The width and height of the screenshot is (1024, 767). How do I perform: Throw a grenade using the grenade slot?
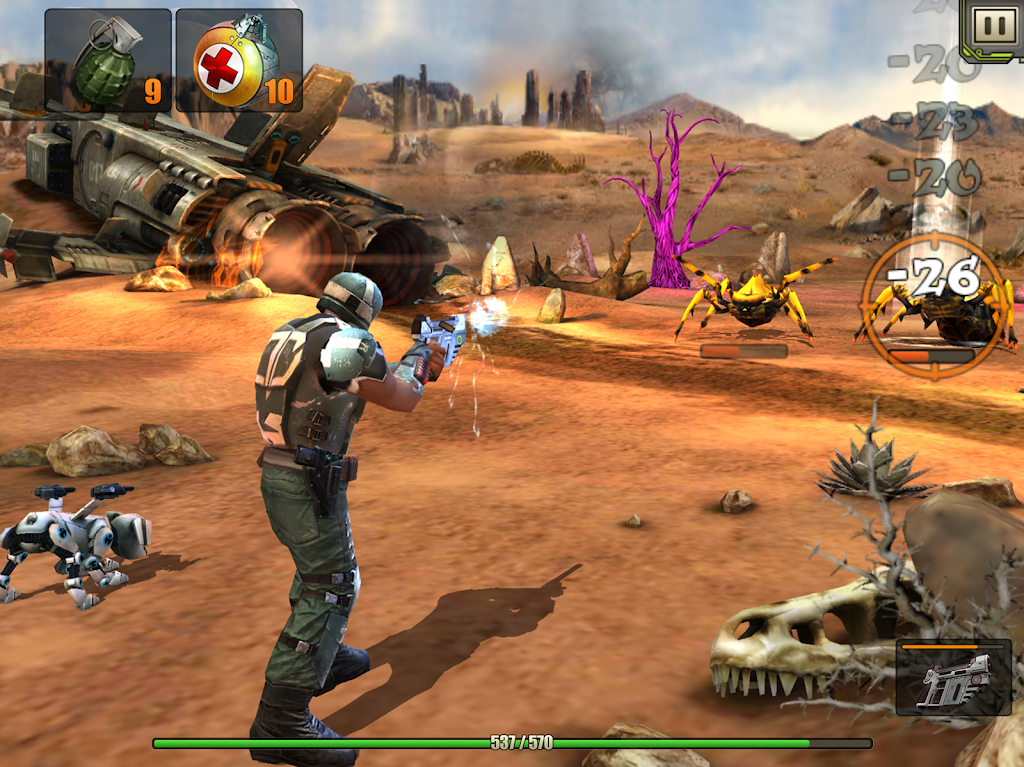107,61
